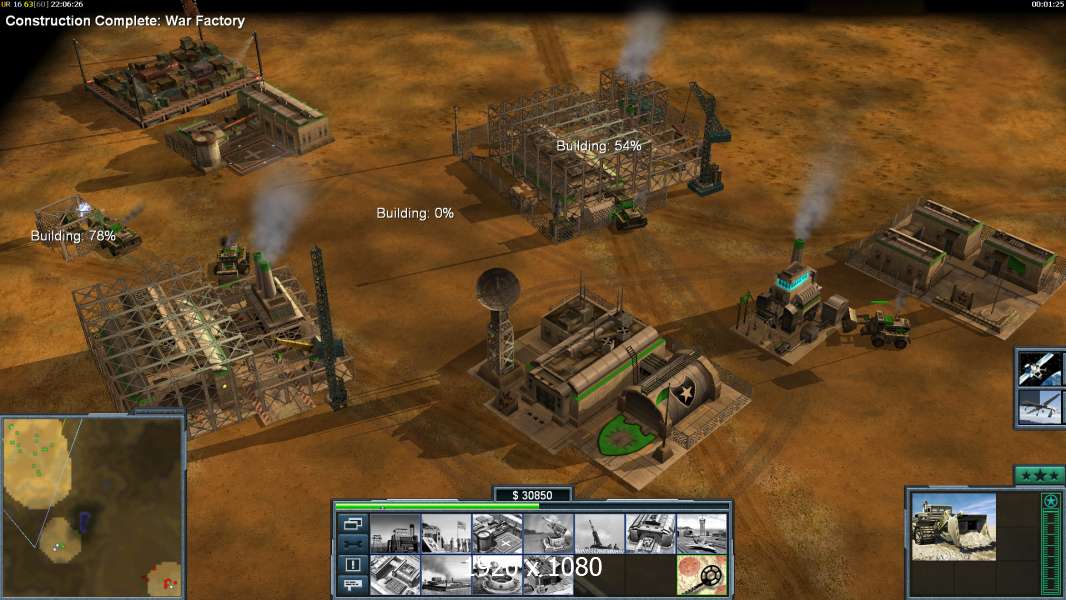
Task: Select the Strategy Center build icon
Action: tap(394, 575)
